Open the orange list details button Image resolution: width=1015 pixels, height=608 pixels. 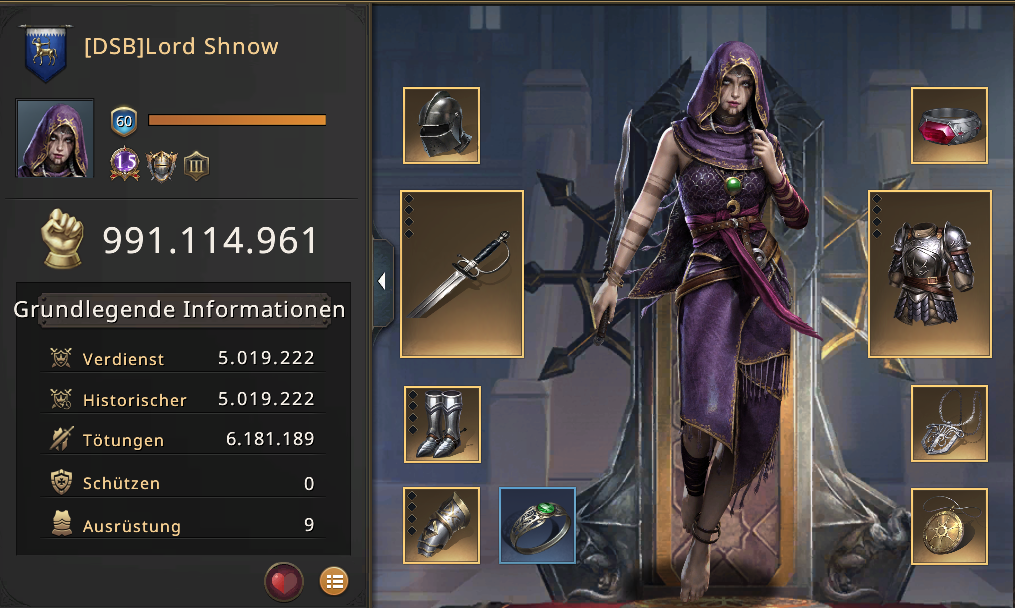(334, 580)
